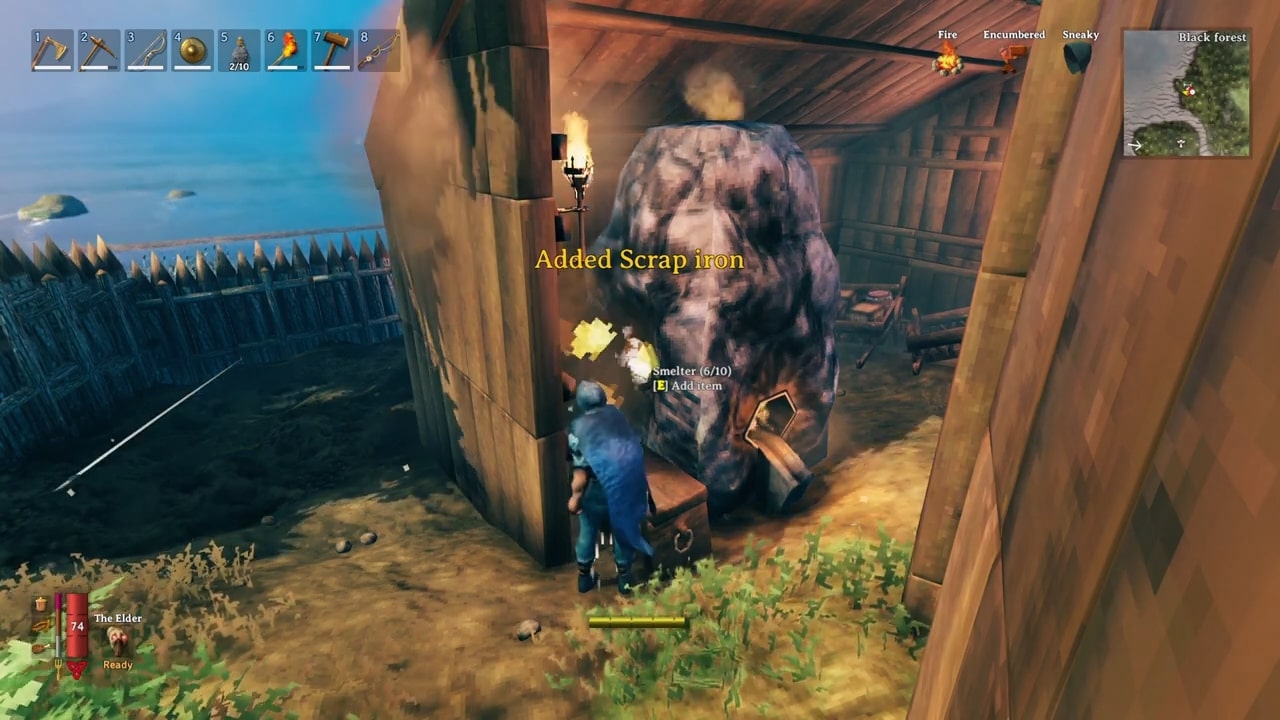Select the bronze buckler in slot 4
The height and width of the screenshot is (720, 1280).
192,50
